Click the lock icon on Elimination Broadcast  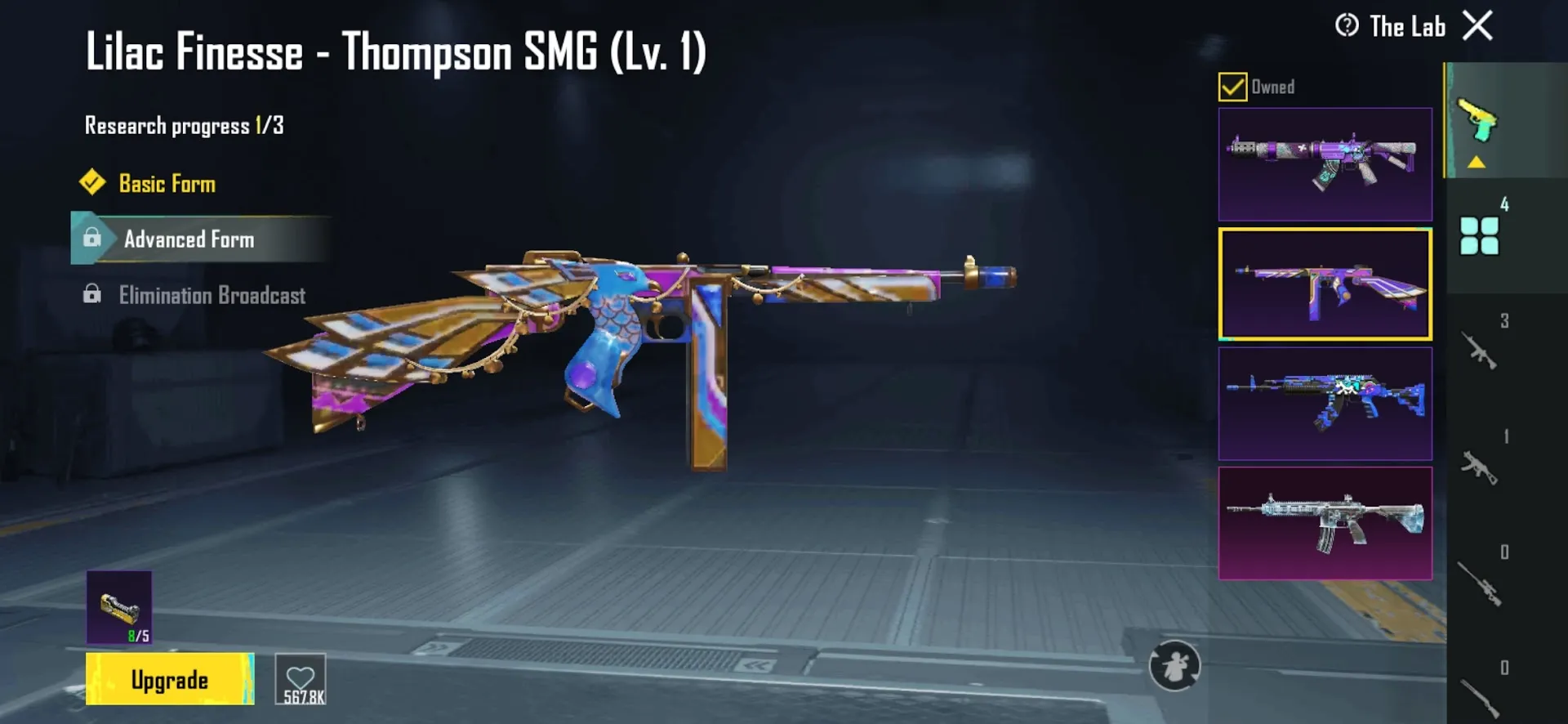[x=92, y=295]
